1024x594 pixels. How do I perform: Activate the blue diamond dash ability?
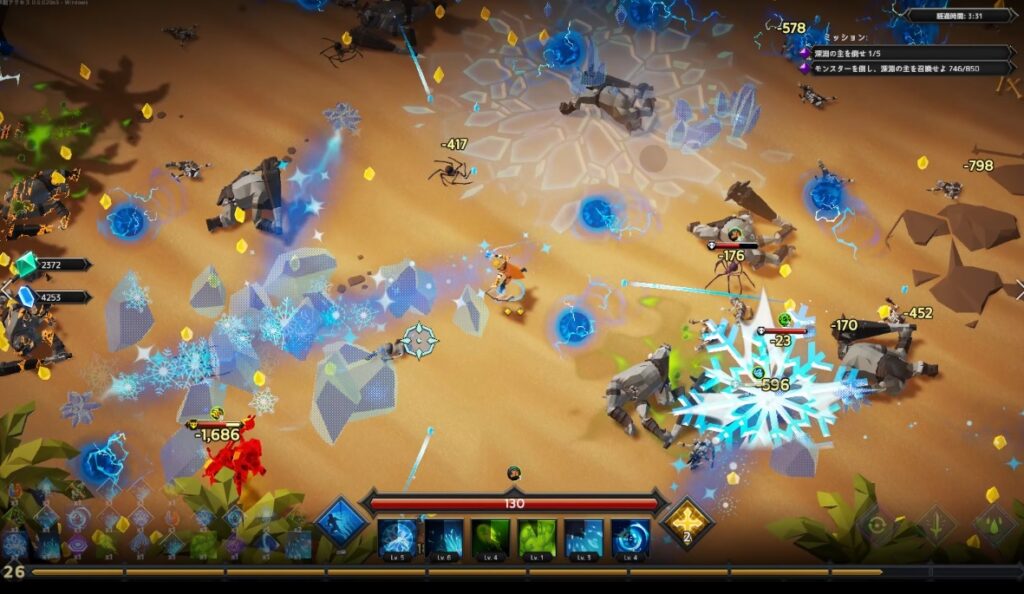click(x=341, y=522)
